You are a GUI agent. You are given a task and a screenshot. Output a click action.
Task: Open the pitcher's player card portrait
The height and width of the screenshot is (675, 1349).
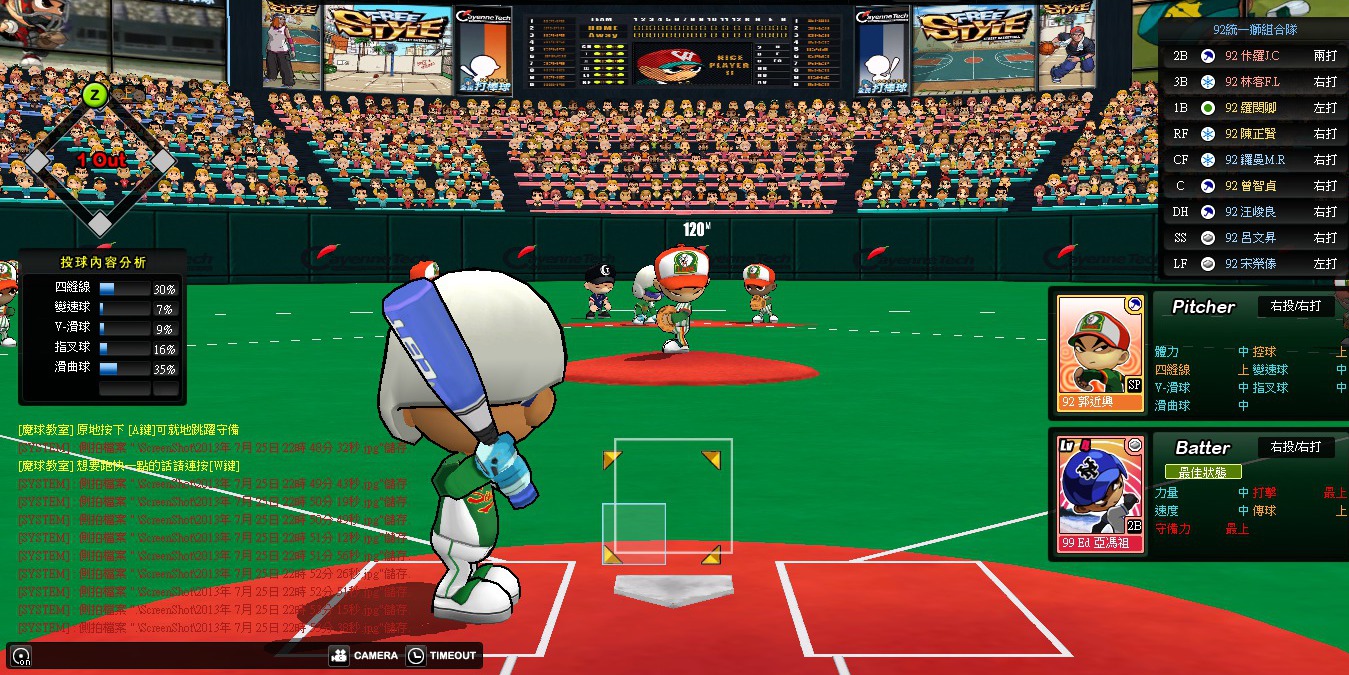pyautogui.click(x=1100, y=353)
